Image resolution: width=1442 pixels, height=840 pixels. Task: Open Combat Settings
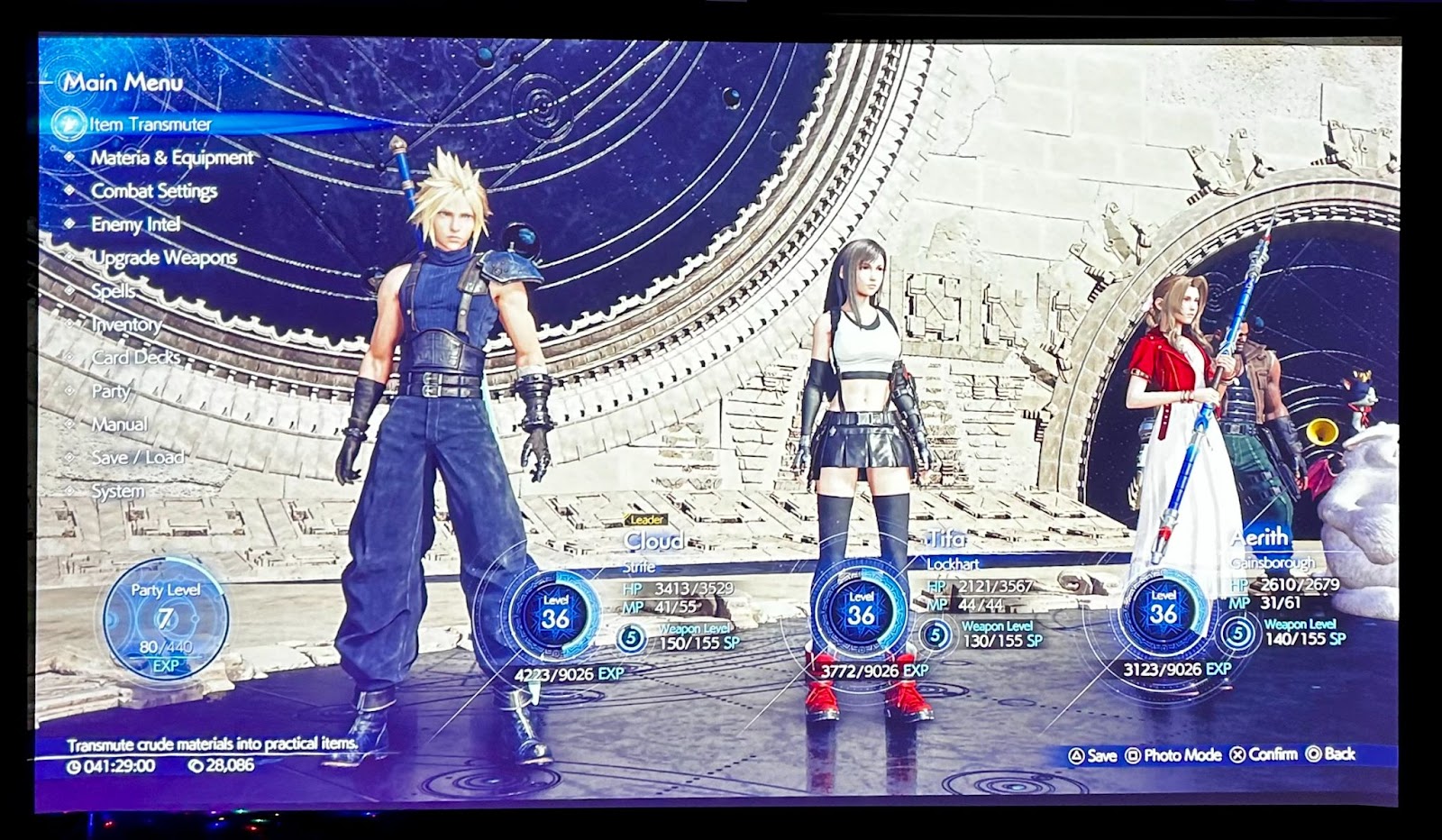[154, 191]
